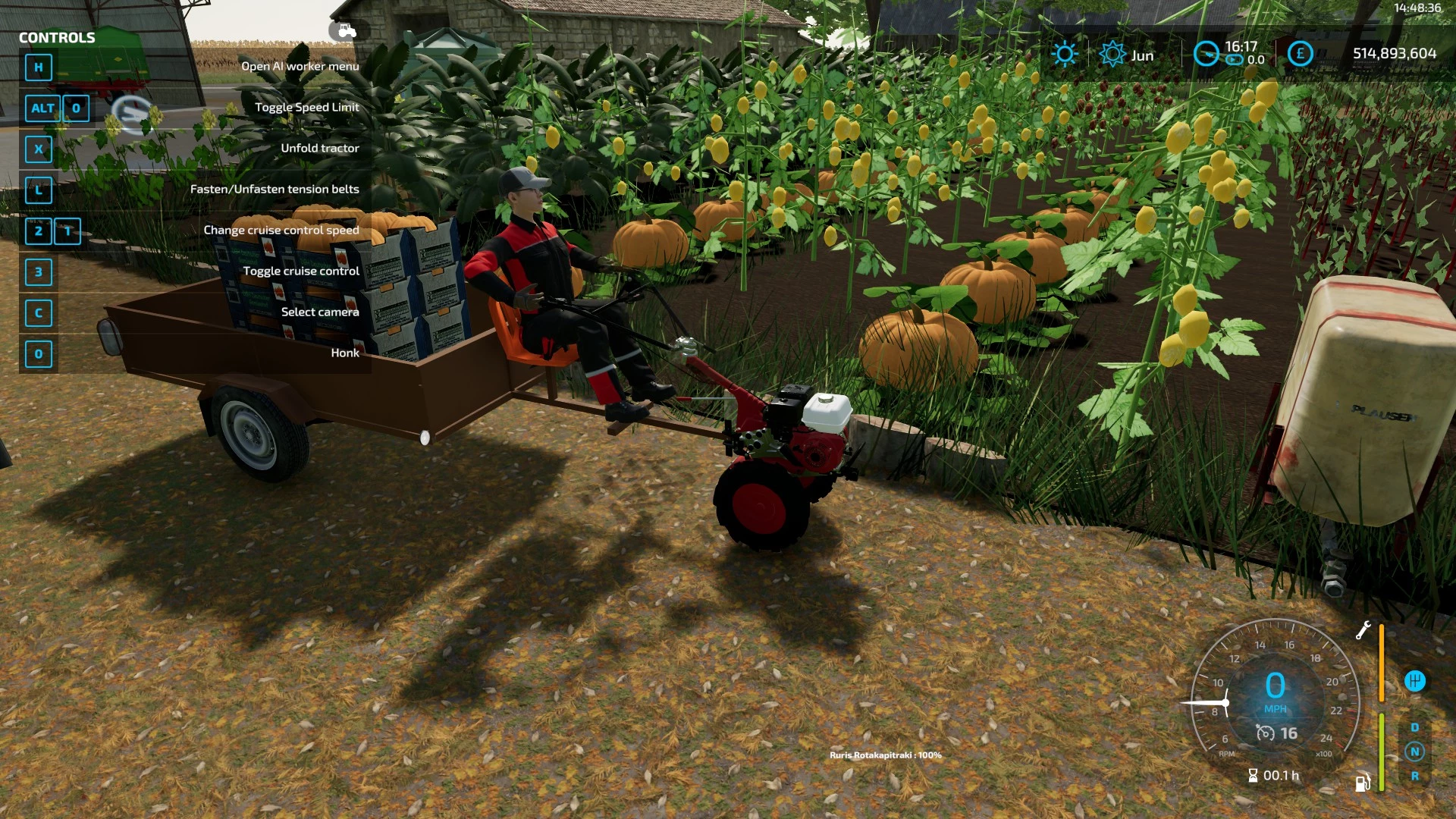This screenshot has height=819, width=1456.
Task: Click the pound currency icon
Action: (x=1300, y=53)
